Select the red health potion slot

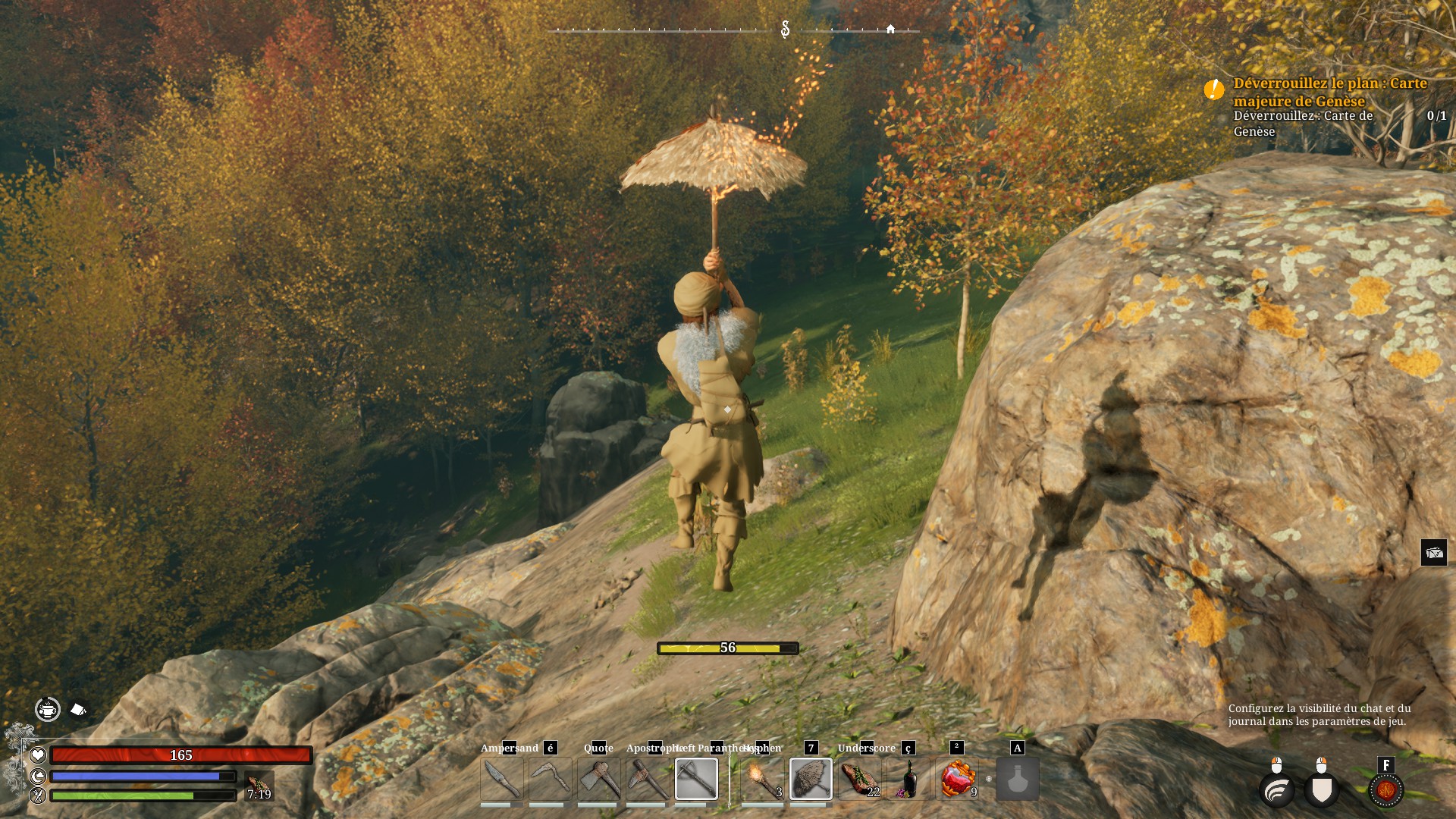coord(957,779)
